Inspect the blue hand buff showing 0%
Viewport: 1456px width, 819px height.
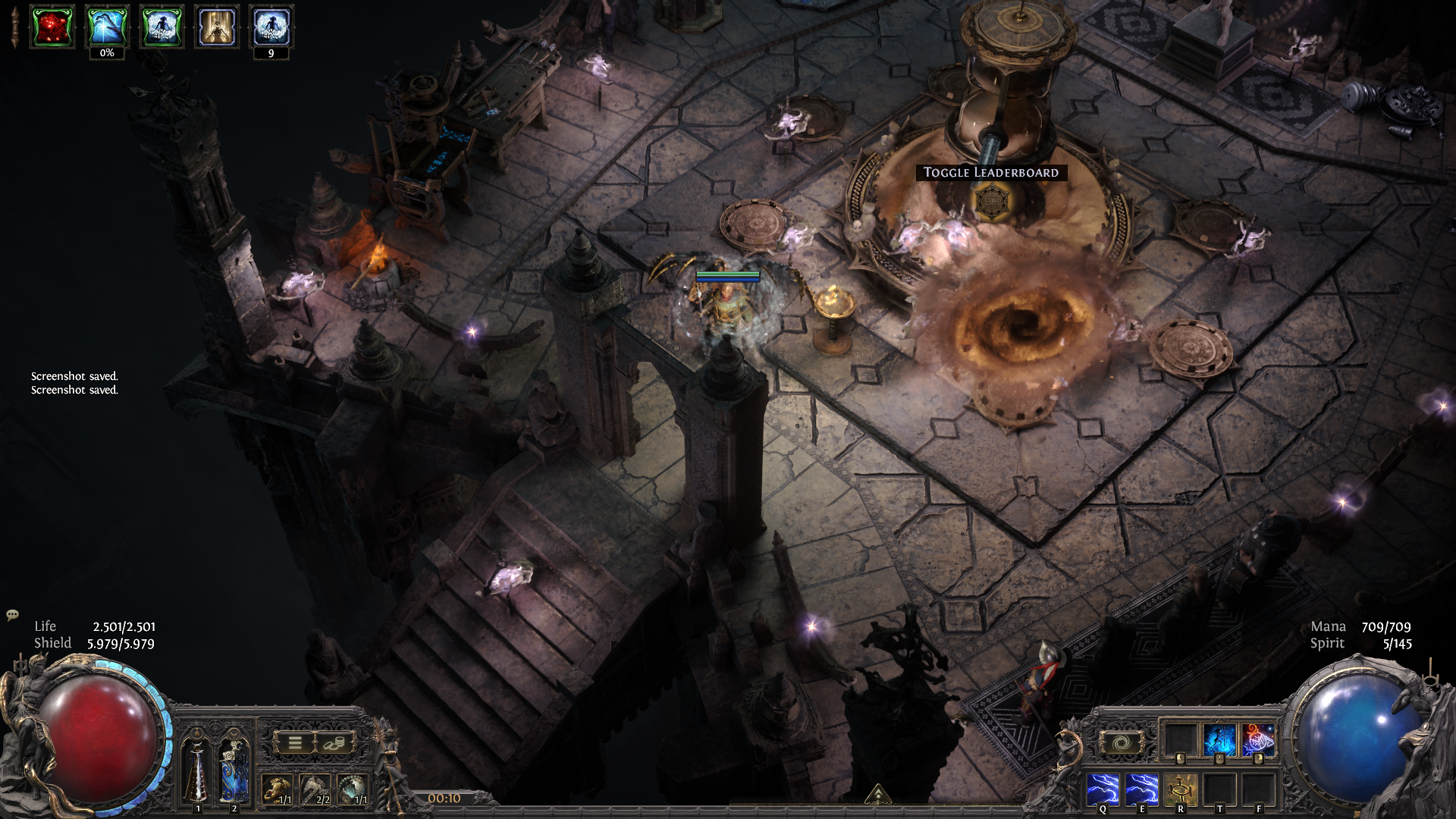click(107, 27)
